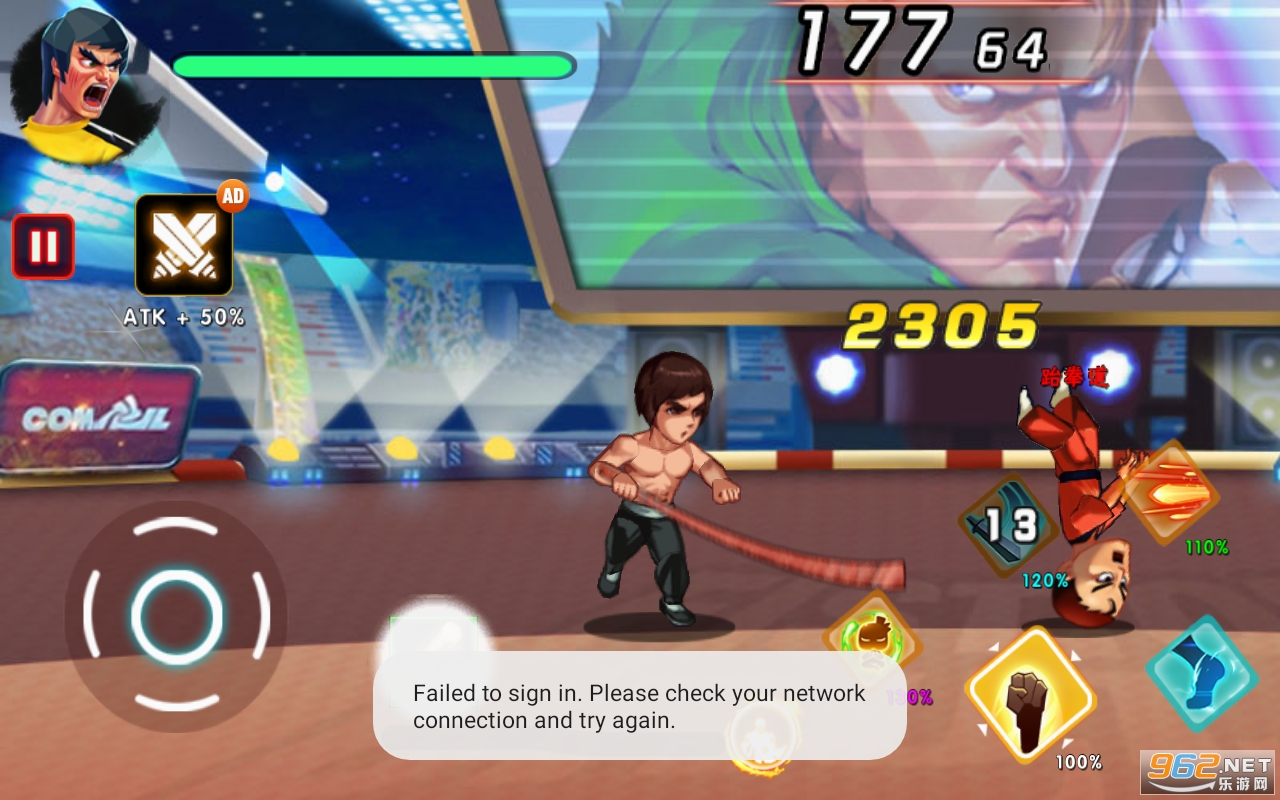This screenshot has width=1280, height=800.
Task: Tap the yellow fist attack button
Action: click(x=1030, y=696)
